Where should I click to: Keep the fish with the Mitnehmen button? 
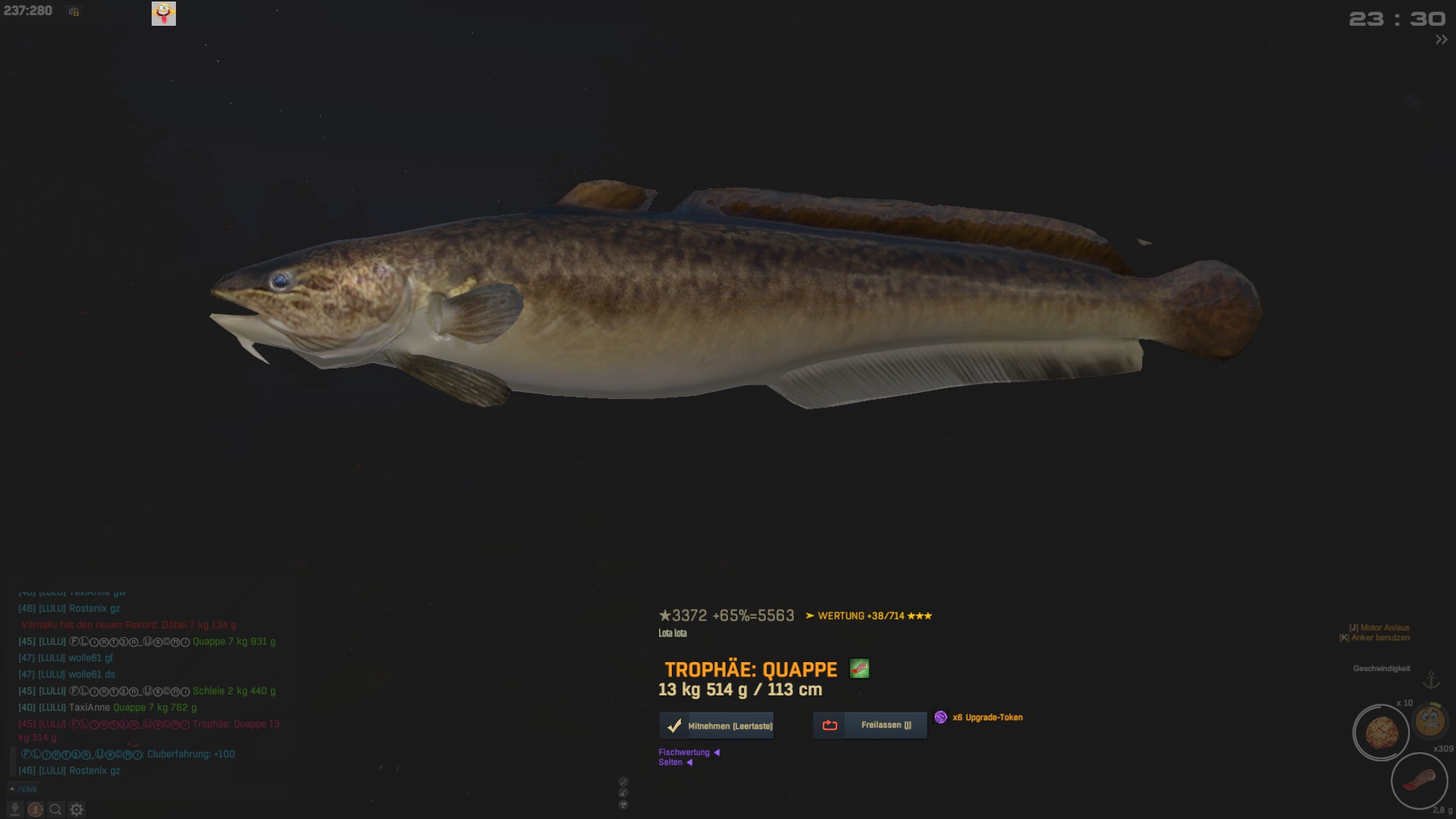(717, 726)
